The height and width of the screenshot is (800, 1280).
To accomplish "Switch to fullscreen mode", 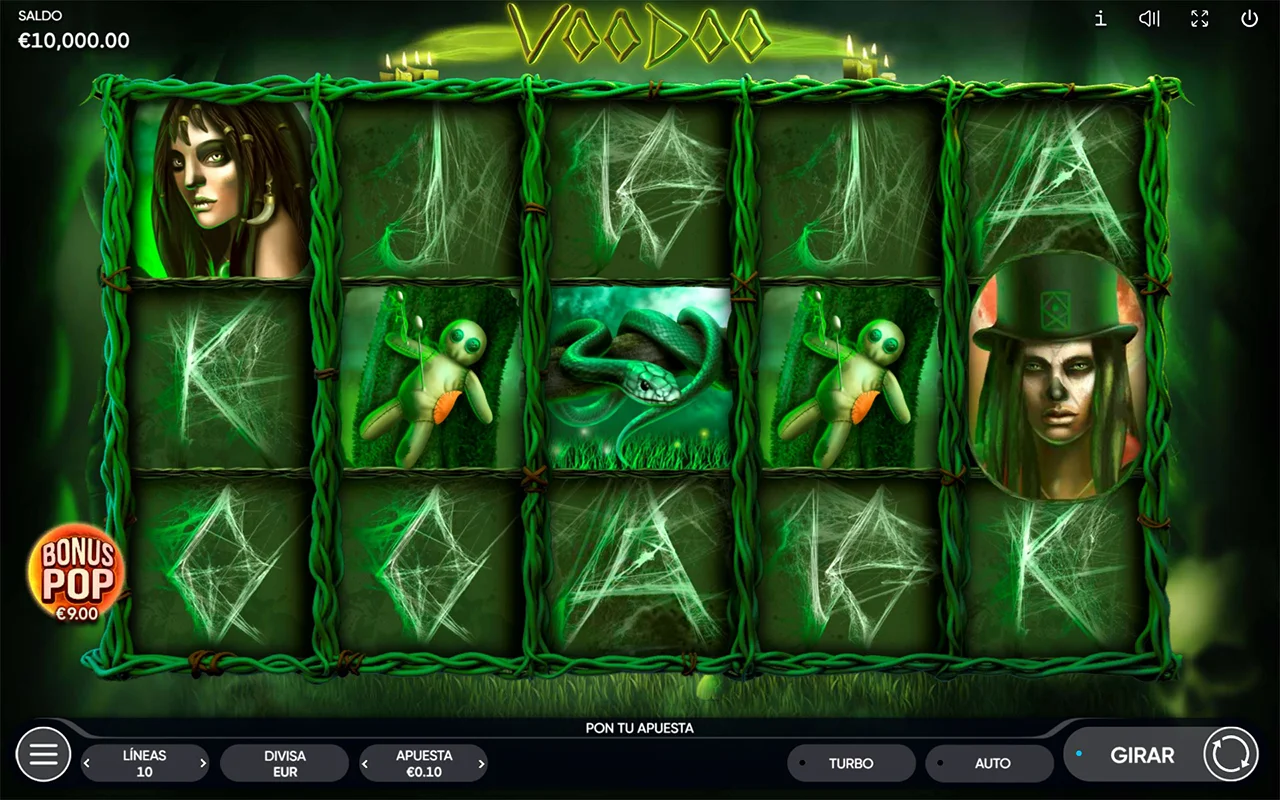I will coord(1199,19).
